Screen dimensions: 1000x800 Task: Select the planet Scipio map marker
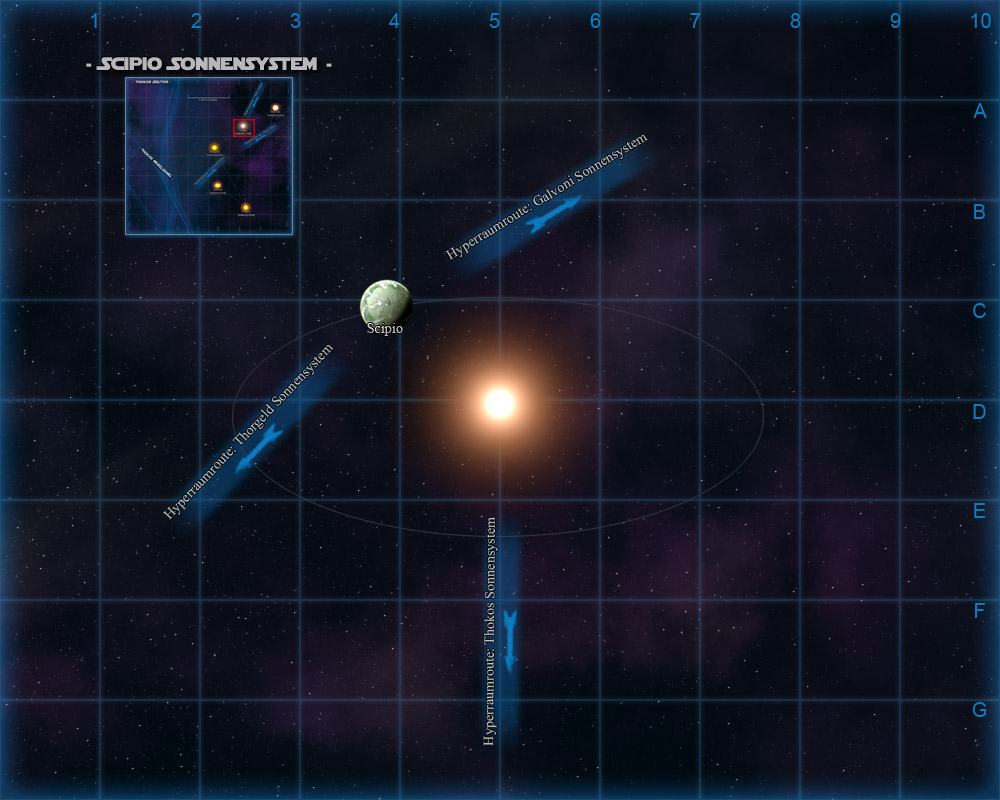click(x=385, y=304)
